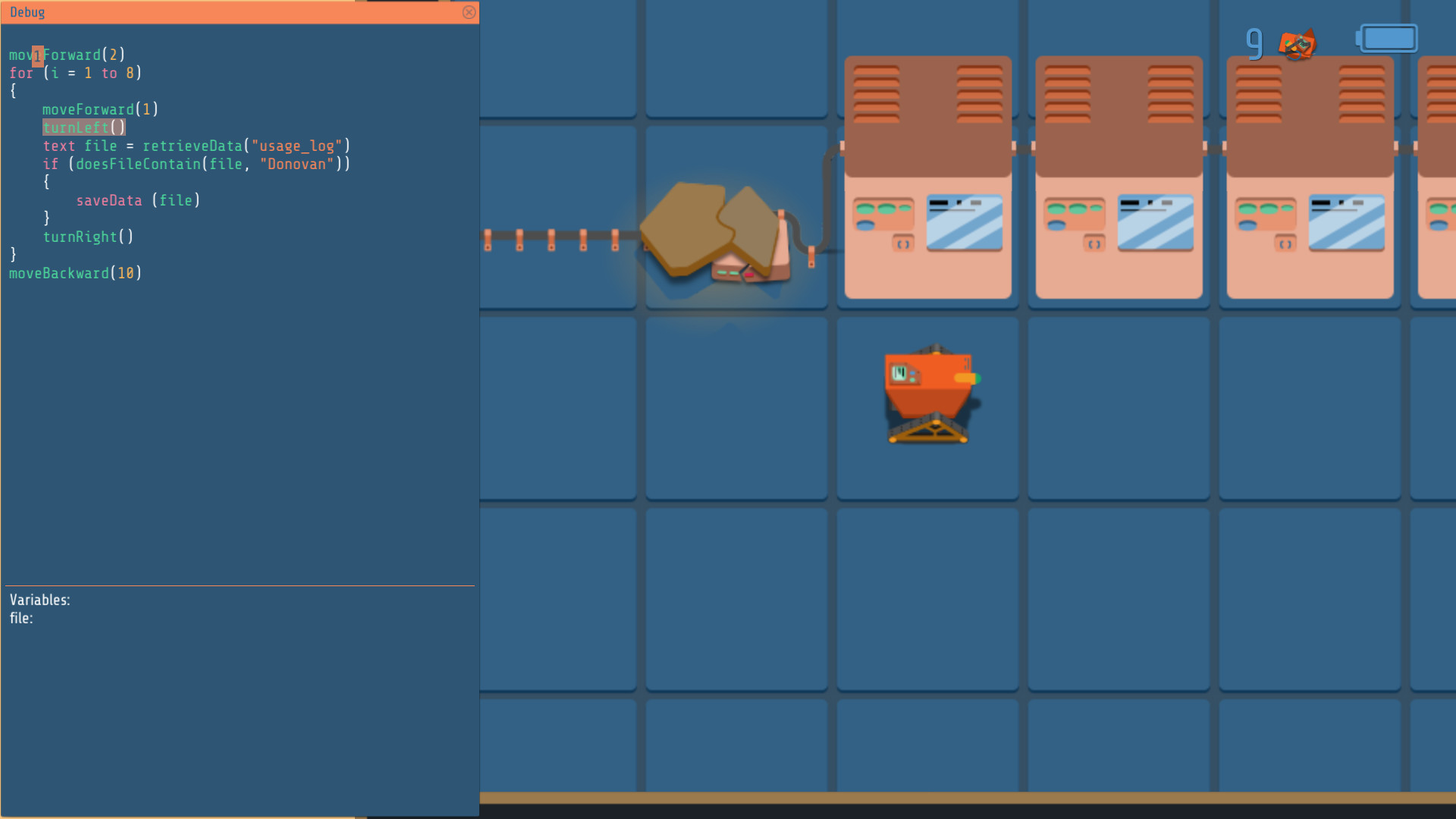Expand the saveData (file) block
This screenshot has width=1456, height=819.
(x=138, y=200)
